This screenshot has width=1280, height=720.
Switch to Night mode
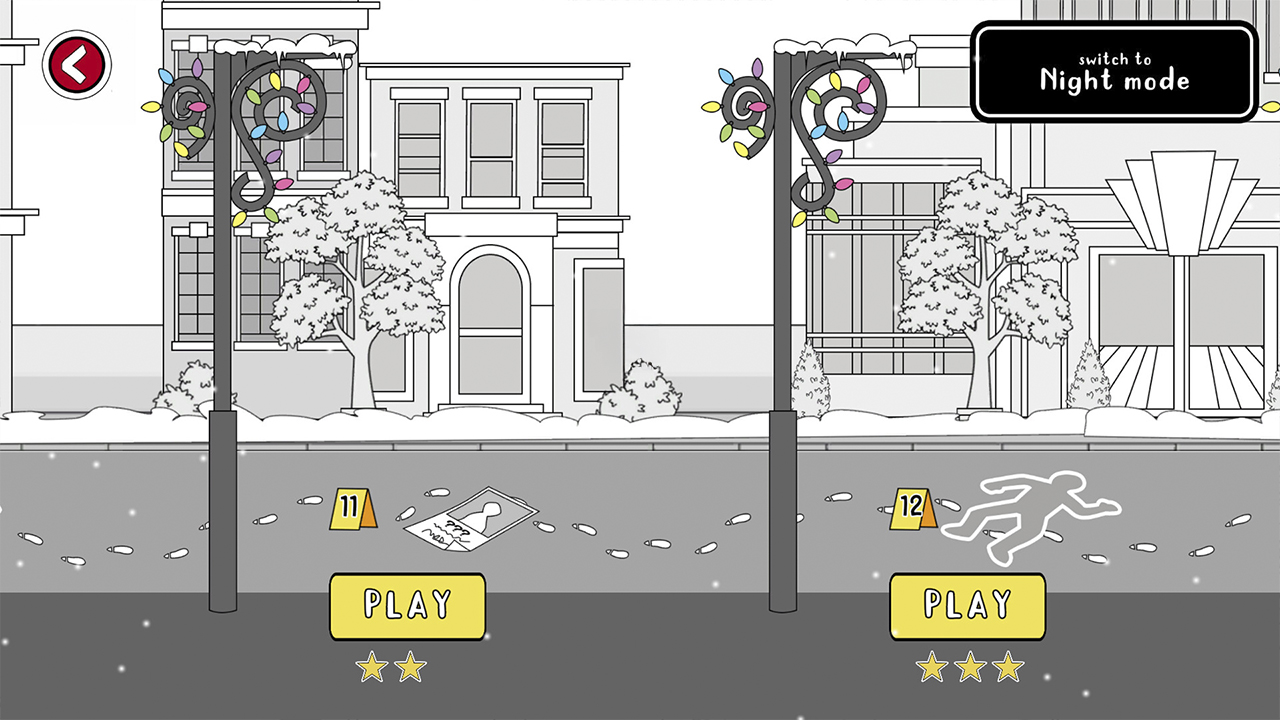pyautogui.click(x=1114, y=71)
